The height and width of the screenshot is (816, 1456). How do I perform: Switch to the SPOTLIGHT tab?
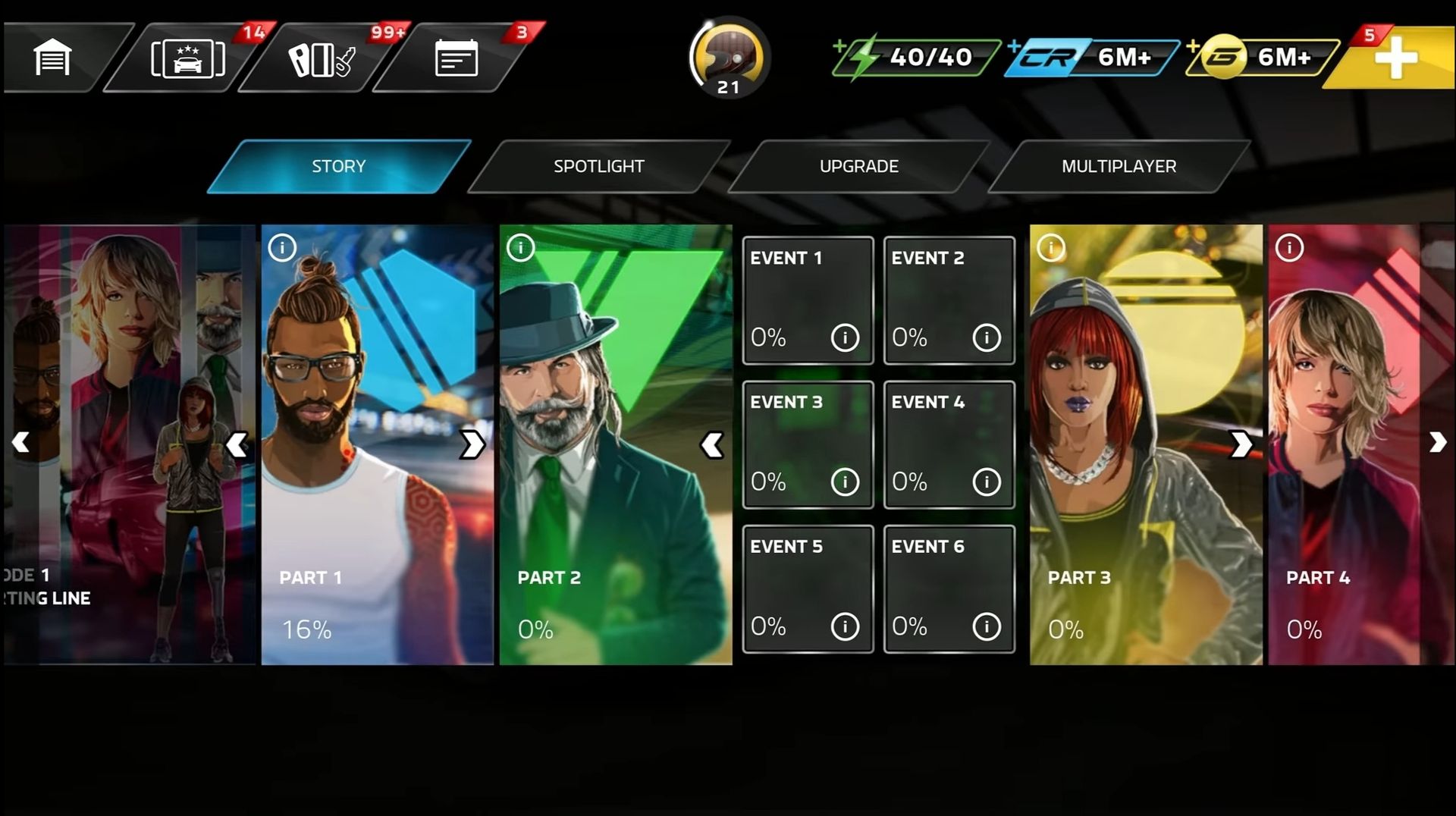click(599, 166)
